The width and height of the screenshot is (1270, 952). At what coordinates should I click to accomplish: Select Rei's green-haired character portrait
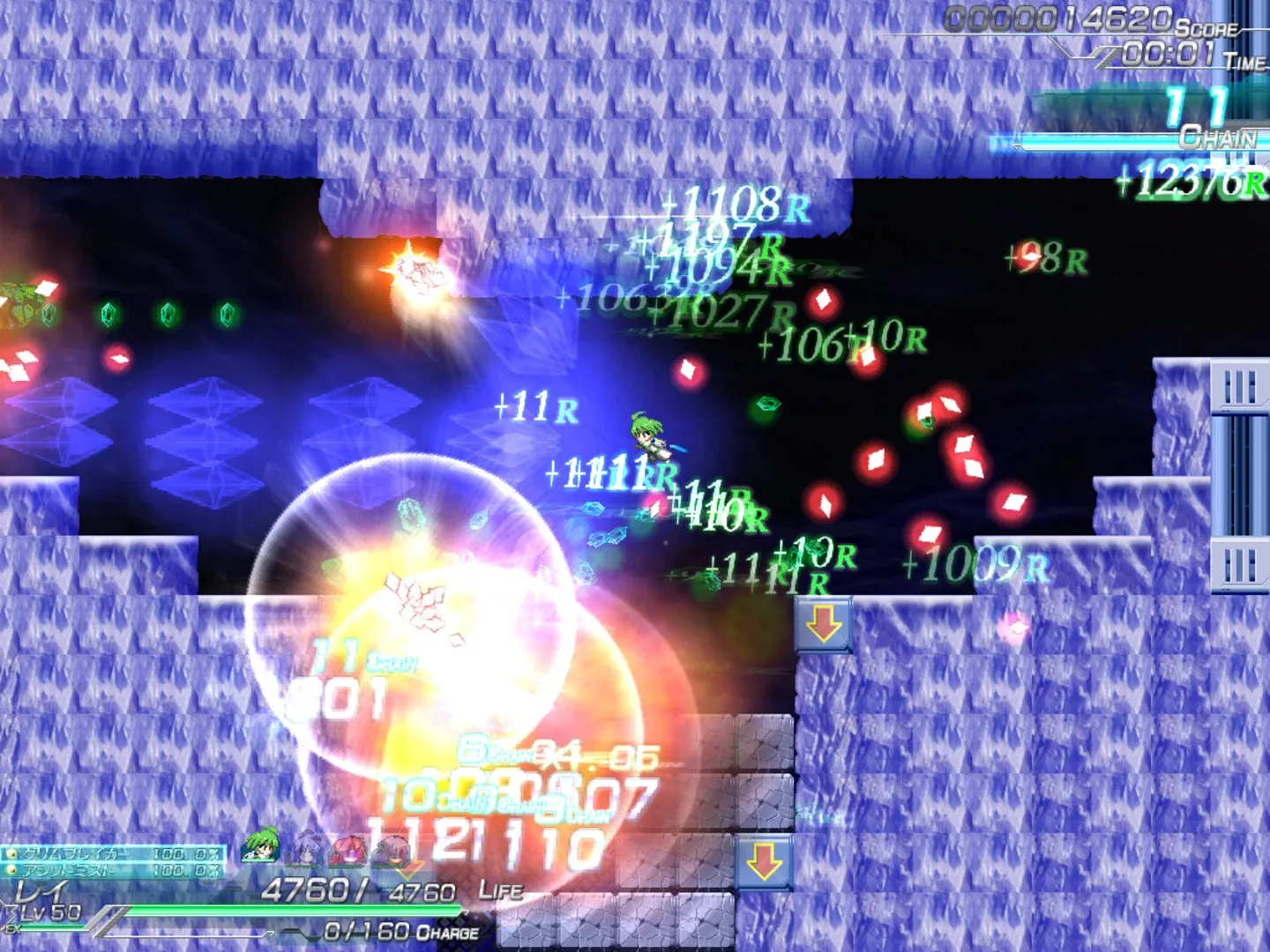pos(259,849)
